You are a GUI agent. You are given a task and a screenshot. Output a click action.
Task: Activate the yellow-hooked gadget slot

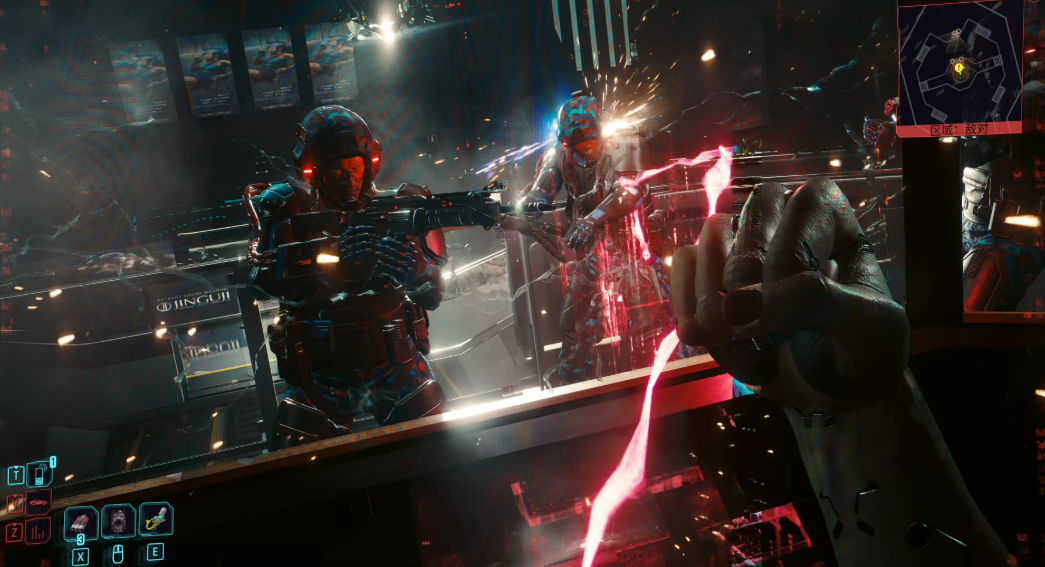point(155,519)
